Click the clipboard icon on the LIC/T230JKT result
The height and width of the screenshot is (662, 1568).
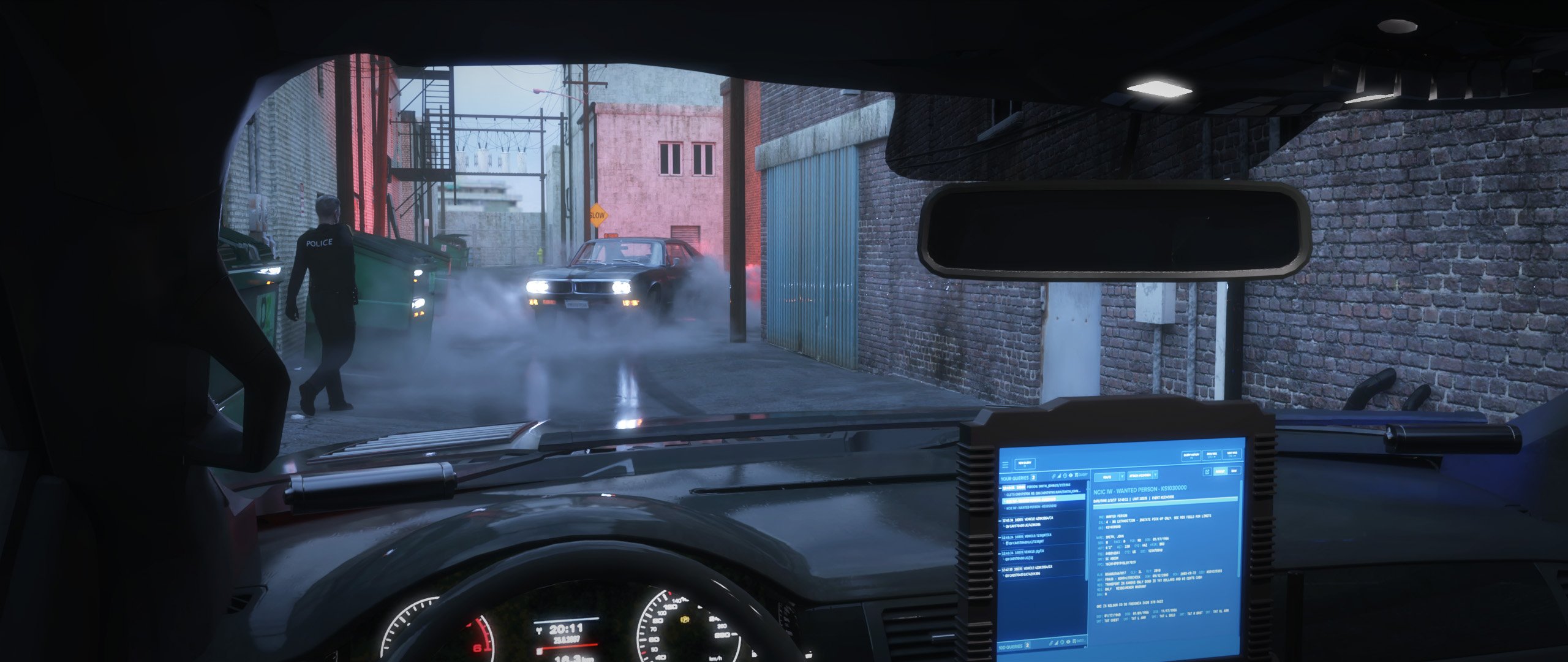pyautogui.click(x=1008, y=542)
